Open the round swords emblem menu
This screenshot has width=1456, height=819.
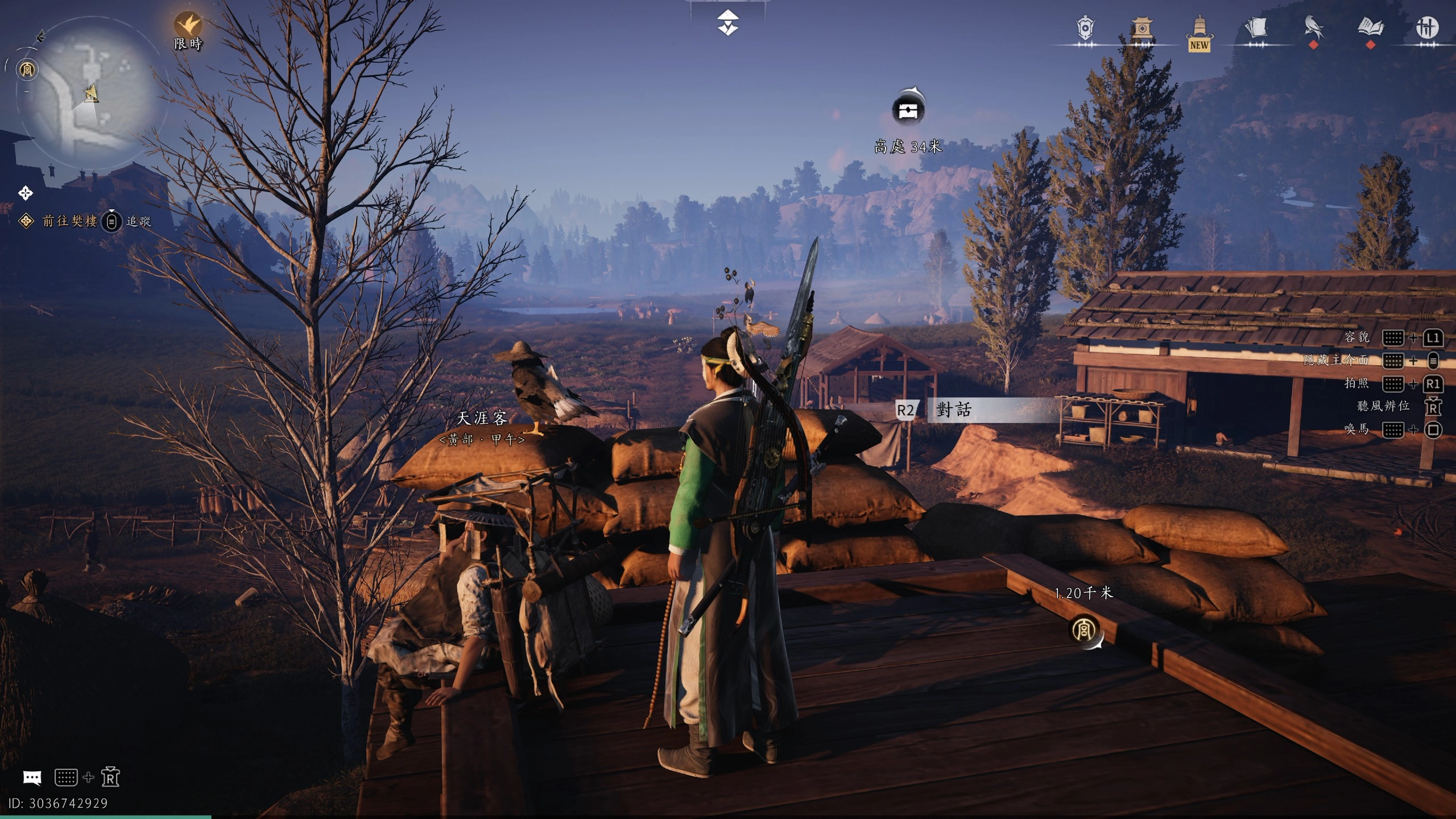point(1426,28)
